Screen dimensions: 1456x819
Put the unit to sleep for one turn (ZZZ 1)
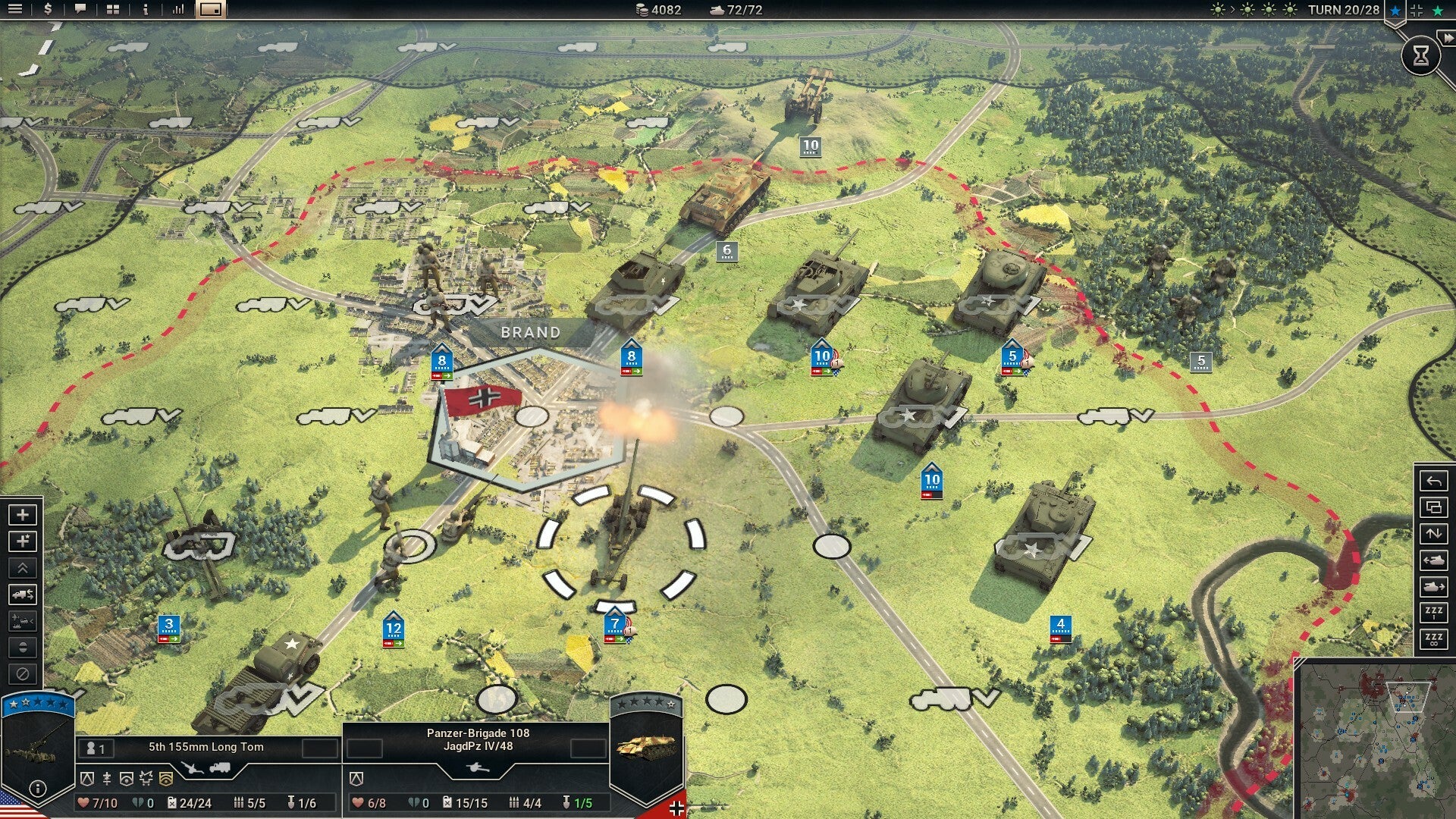coord(1436,613)
